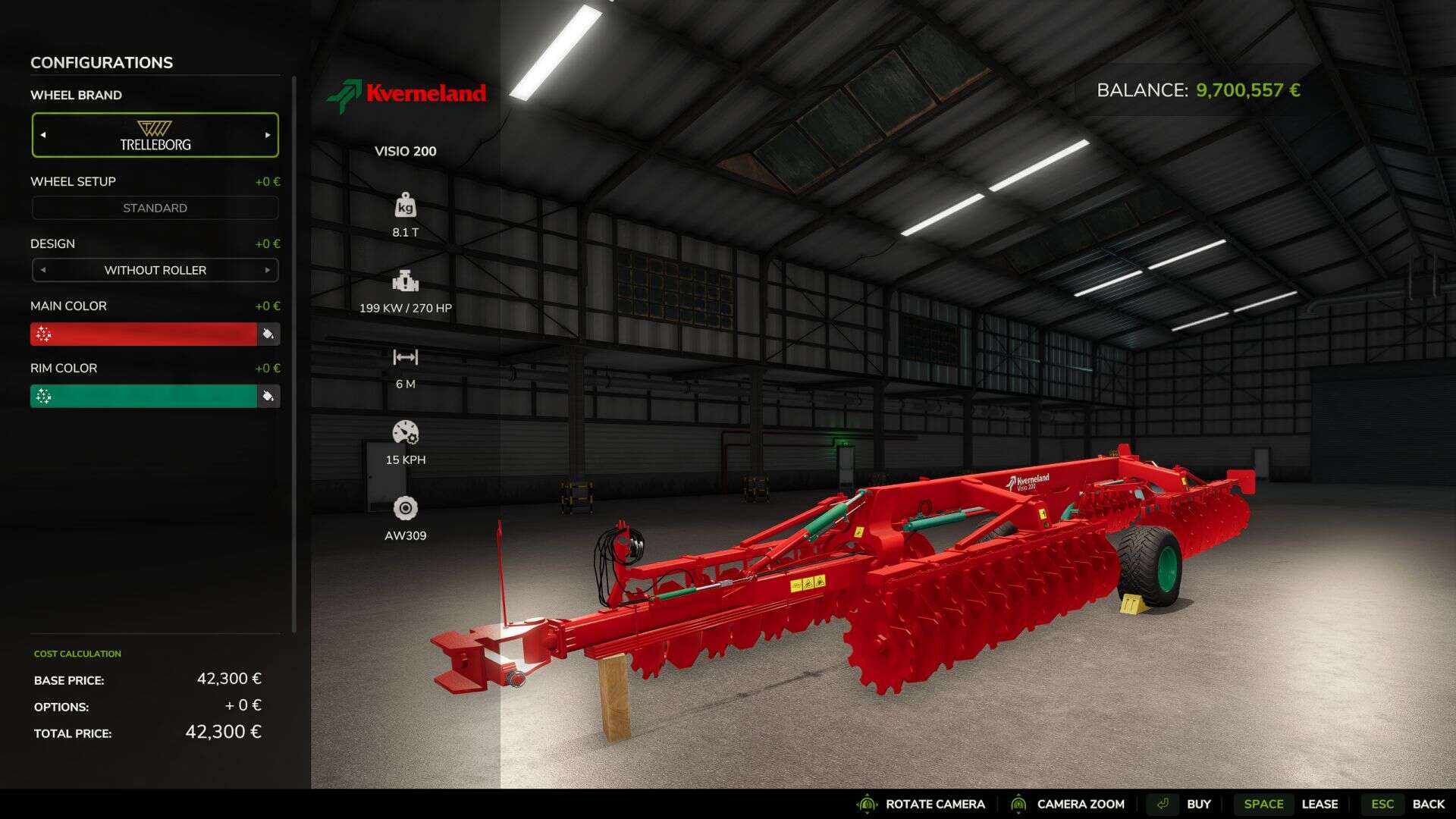Click paint bucket icon for main color
Screen dimensions: 1456x819
coord(268,334)
